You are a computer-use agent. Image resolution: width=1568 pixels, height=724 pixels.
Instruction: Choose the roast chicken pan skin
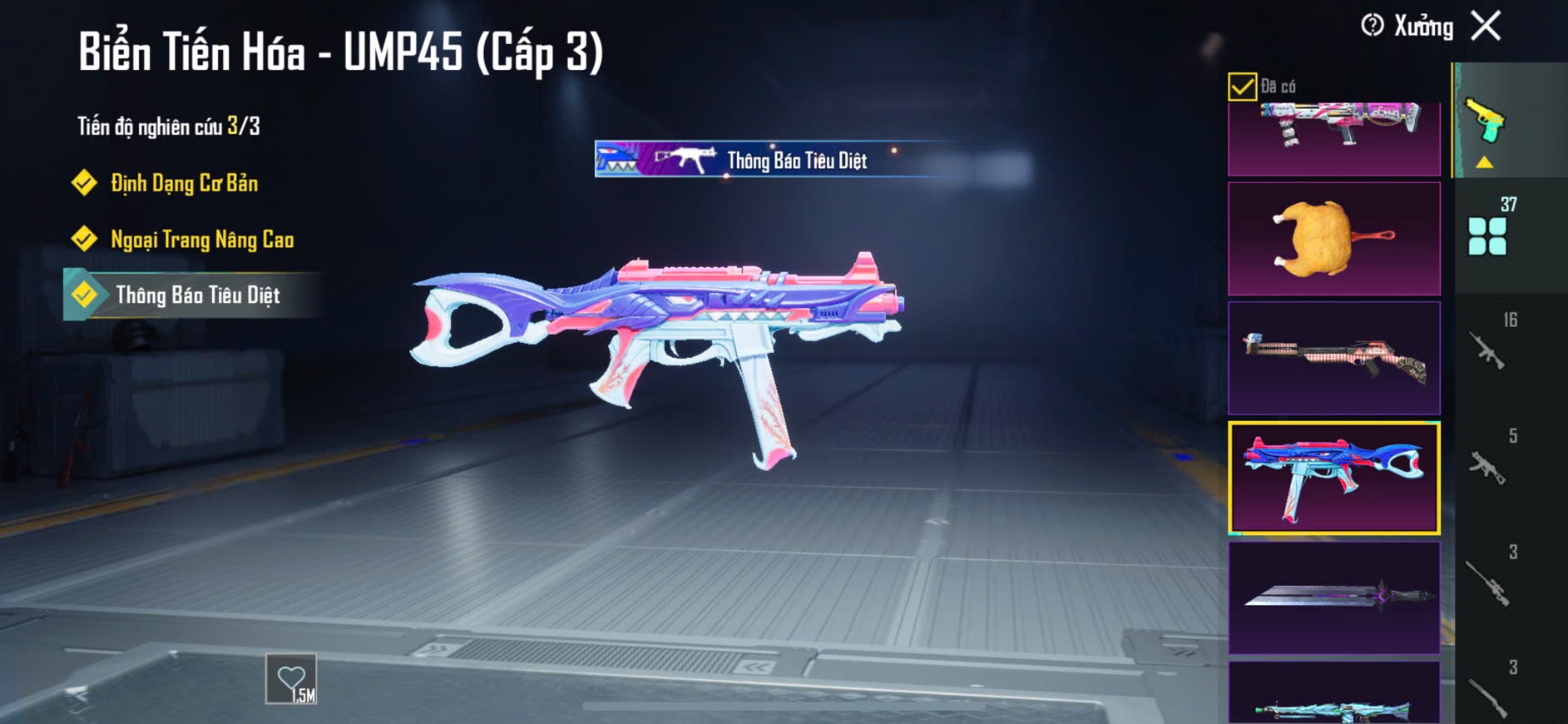click(x=1333, y=239)
